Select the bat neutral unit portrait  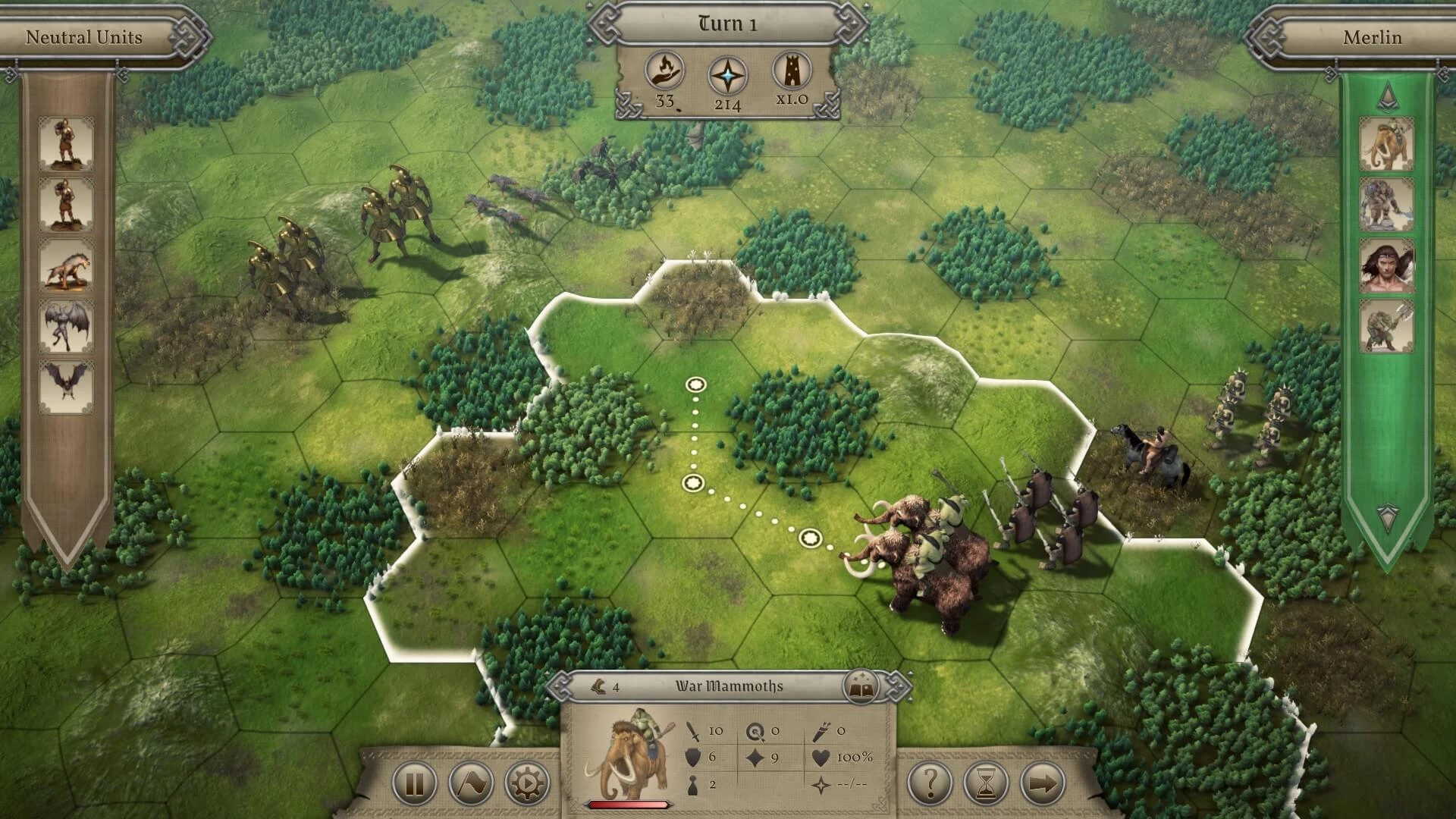click(67, 385)
